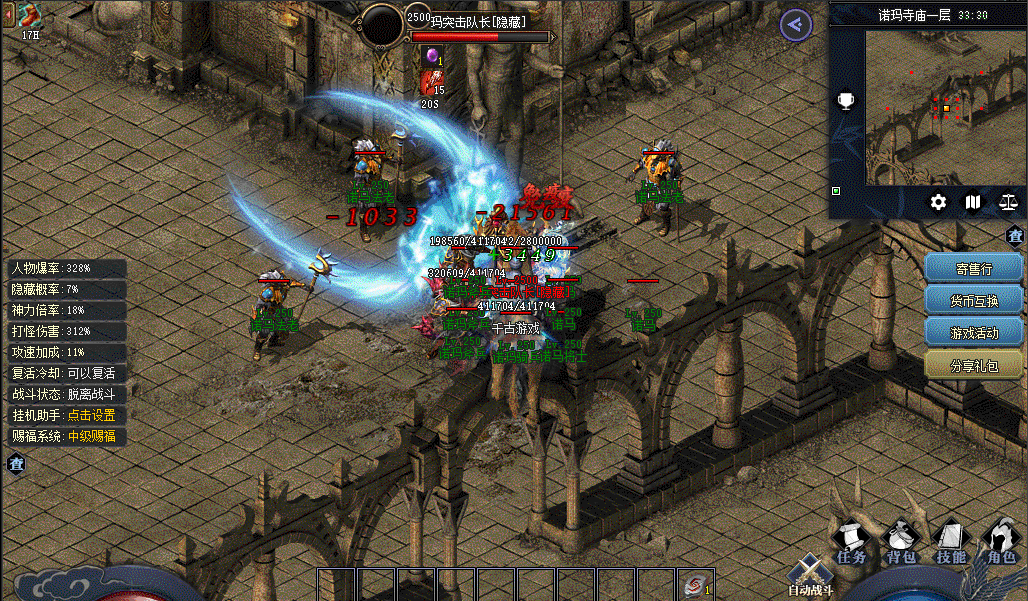Open the 游戏活动 game events panel

point(974,332)
